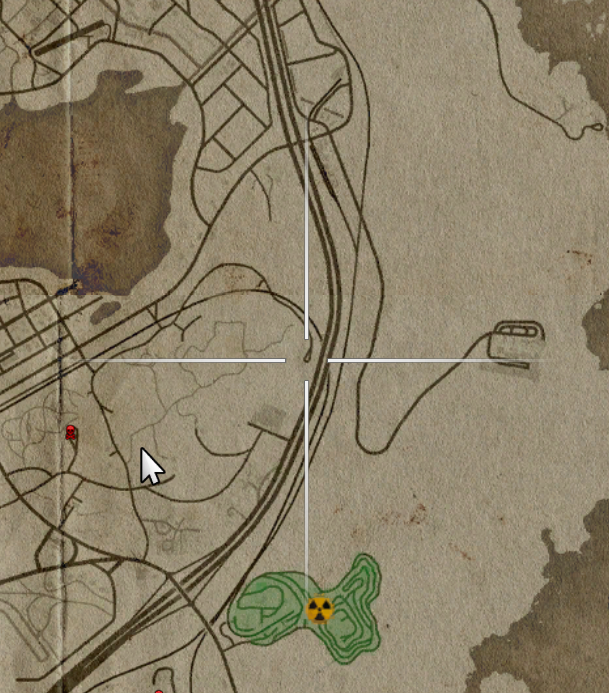Select the radiation hazard map marker
The image size is (609, 693).
point(319,609)
